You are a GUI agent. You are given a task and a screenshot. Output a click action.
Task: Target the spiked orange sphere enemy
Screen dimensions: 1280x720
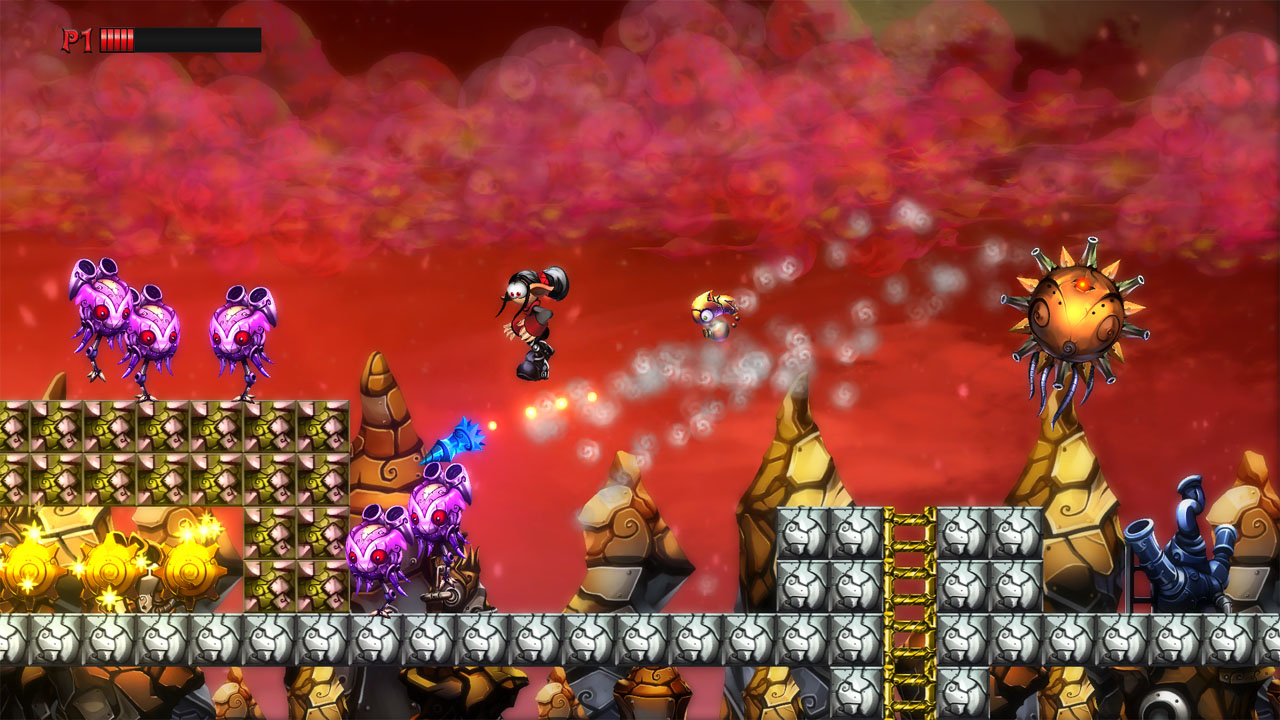1075,310
